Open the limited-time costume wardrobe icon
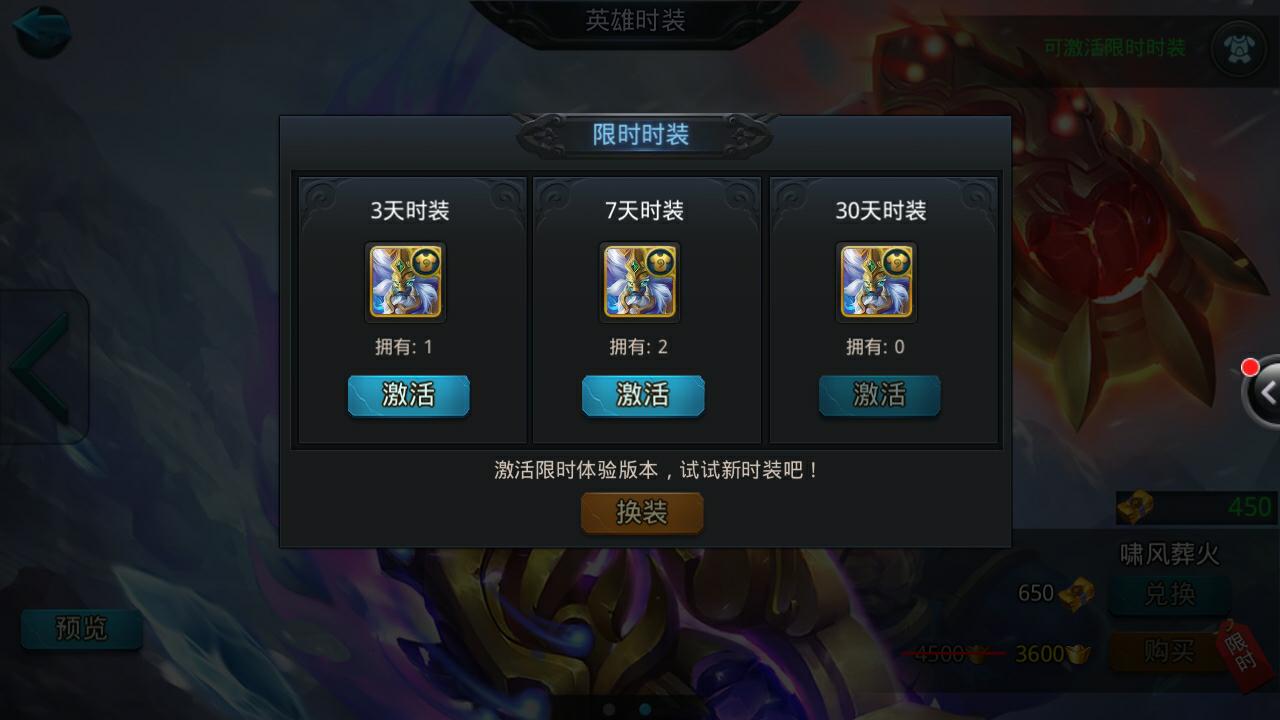Image resolution: width=1280 pixels, height=720 pixels. pos(1240,47)
